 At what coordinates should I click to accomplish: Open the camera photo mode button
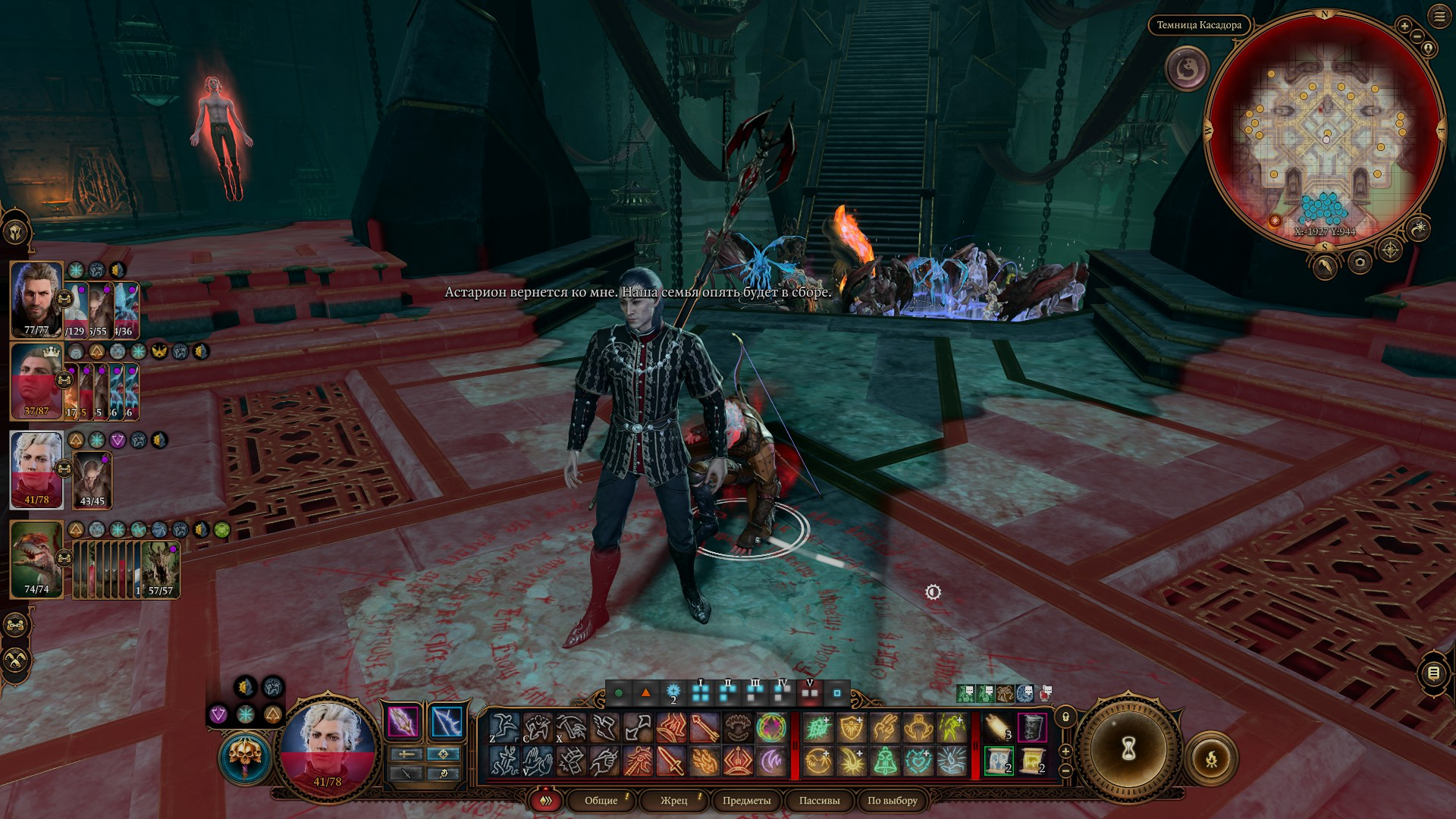[1360, 262]
